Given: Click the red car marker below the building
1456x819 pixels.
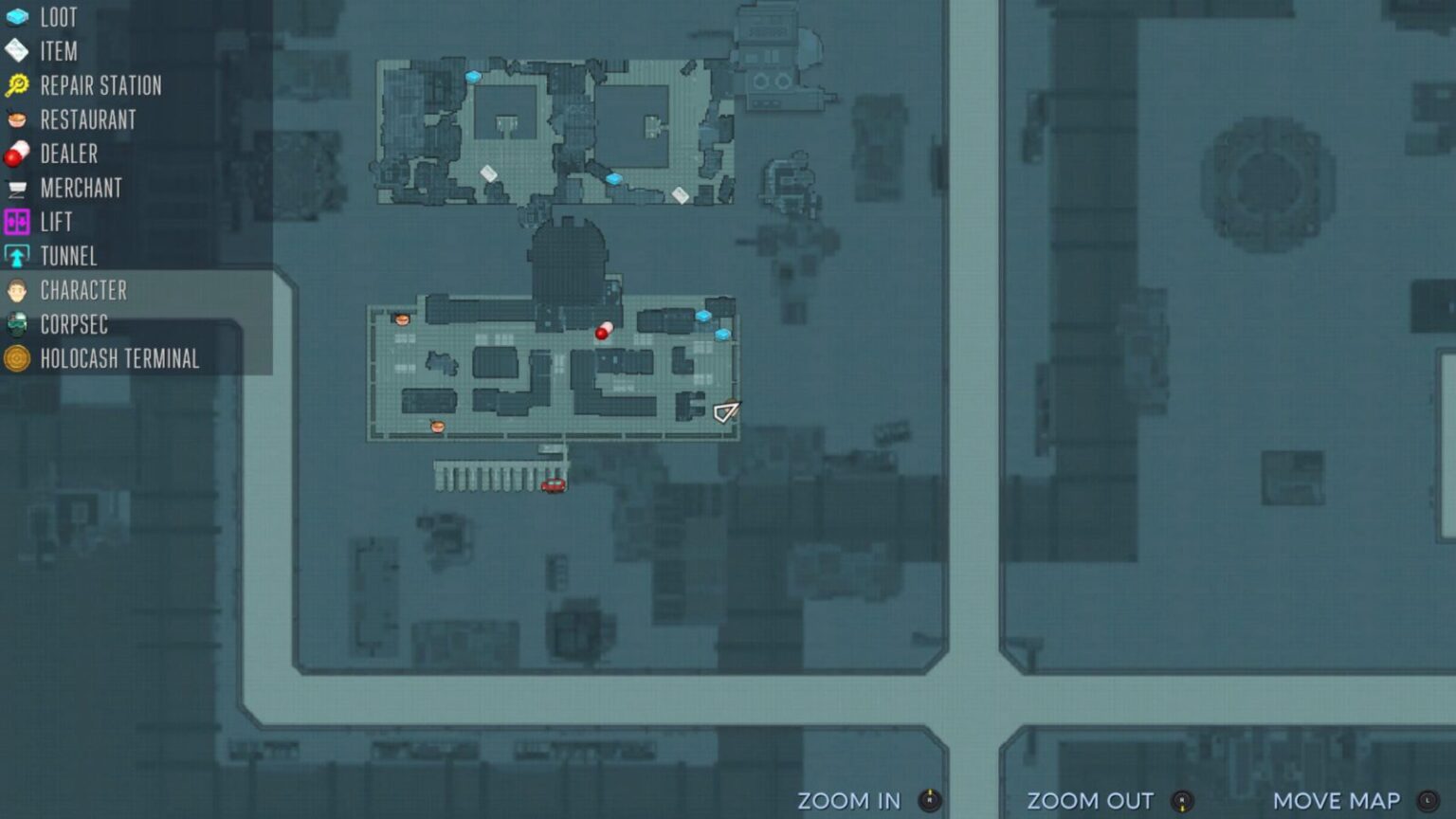Looking at the screenshot, I should pos(552,484).
